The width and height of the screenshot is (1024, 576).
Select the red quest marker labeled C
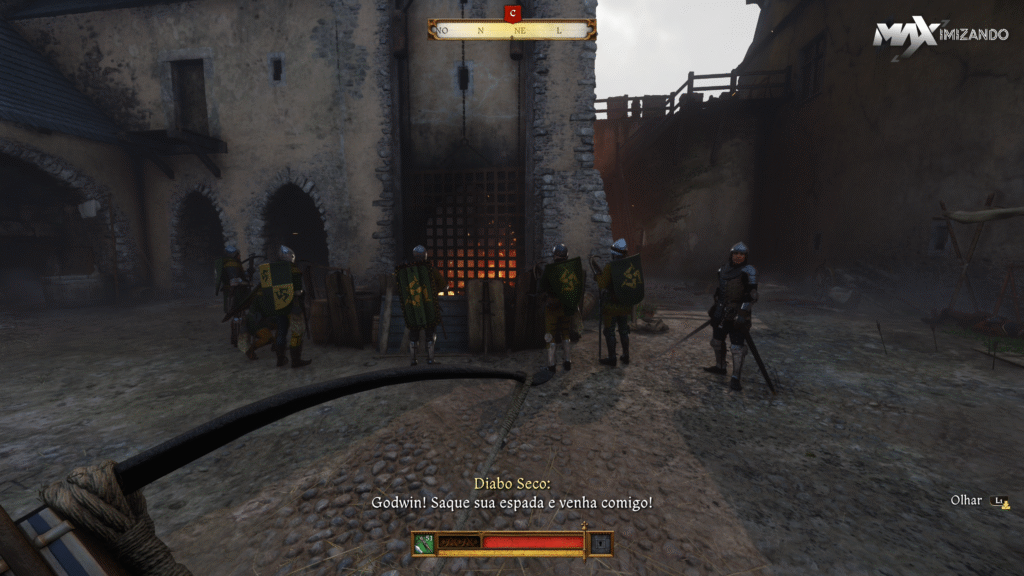point(513,13)
